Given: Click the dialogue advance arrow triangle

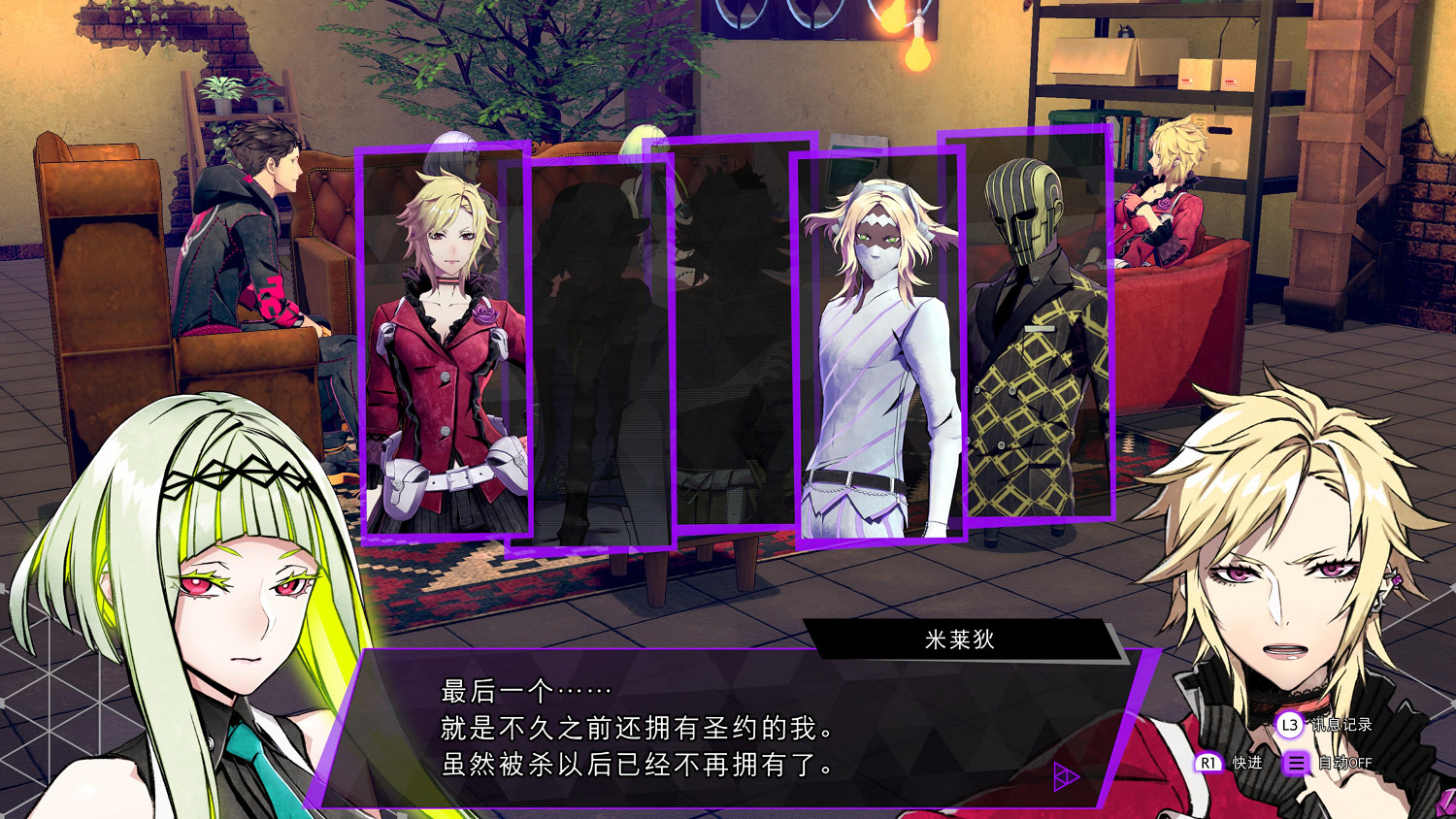Looking at the screenshot, I should click(x=1065, y=776).
